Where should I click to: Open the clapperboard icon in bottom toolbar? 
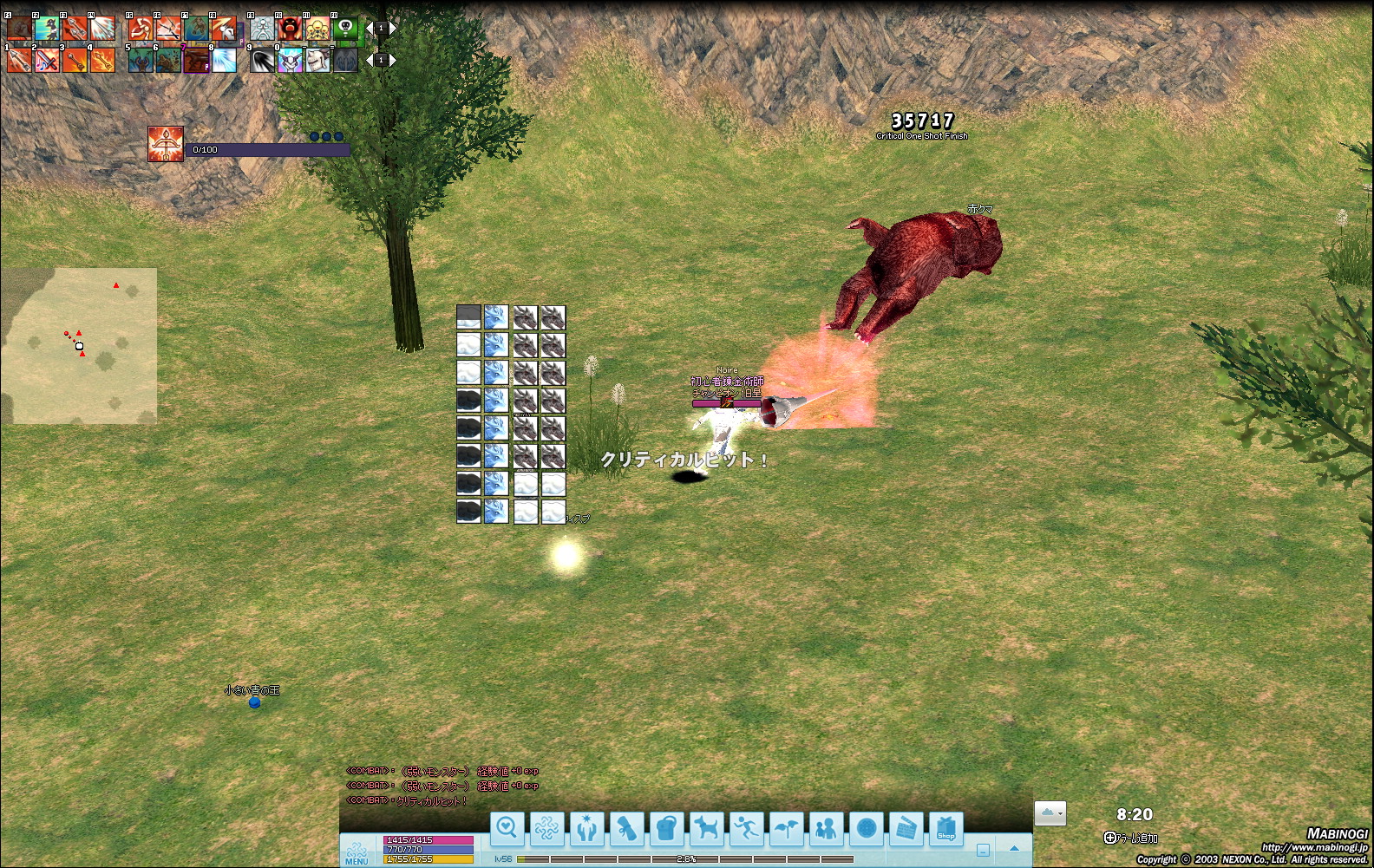[906, 829]
